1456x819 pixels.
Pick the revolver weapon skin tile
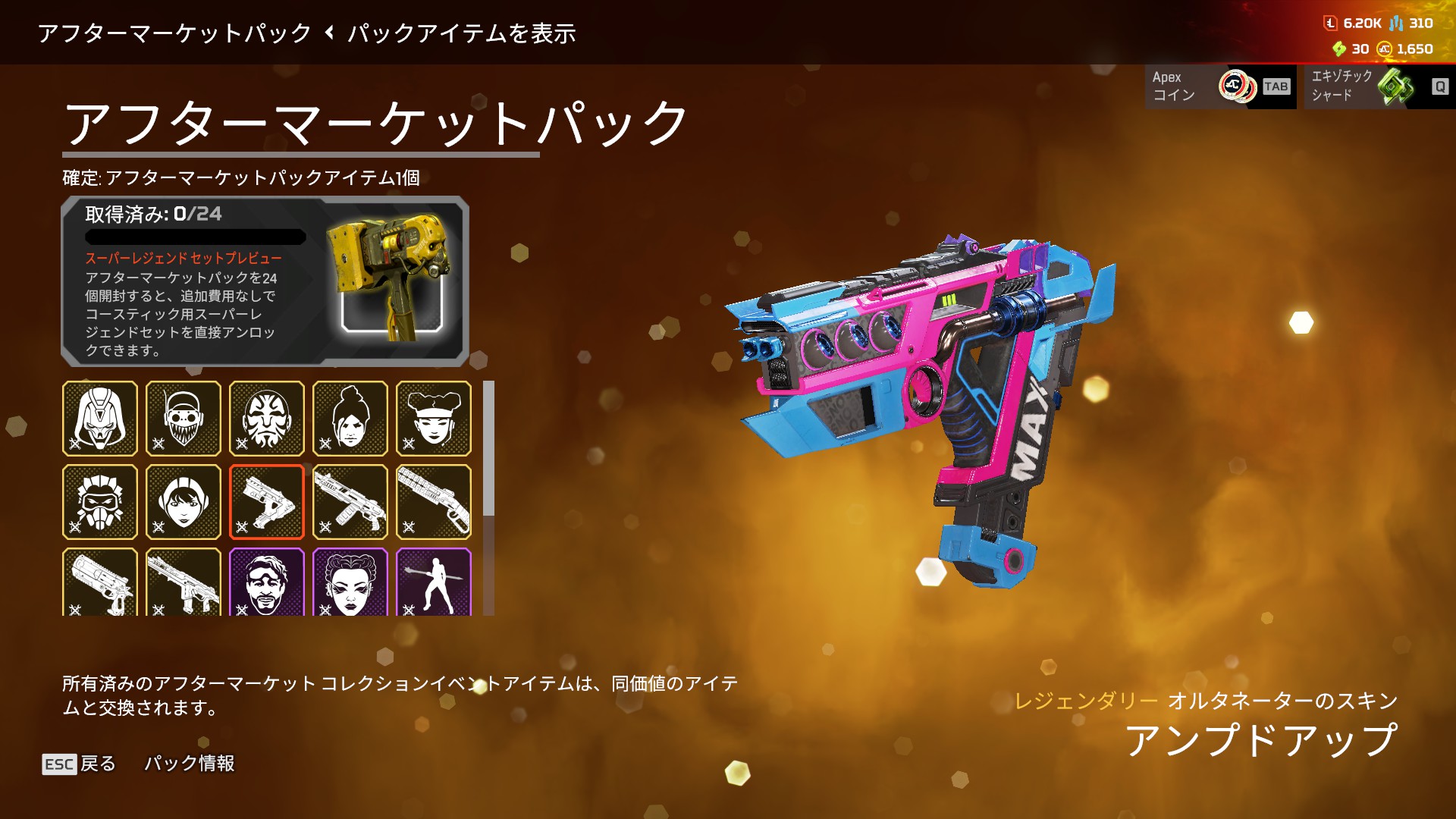(100, 582)
